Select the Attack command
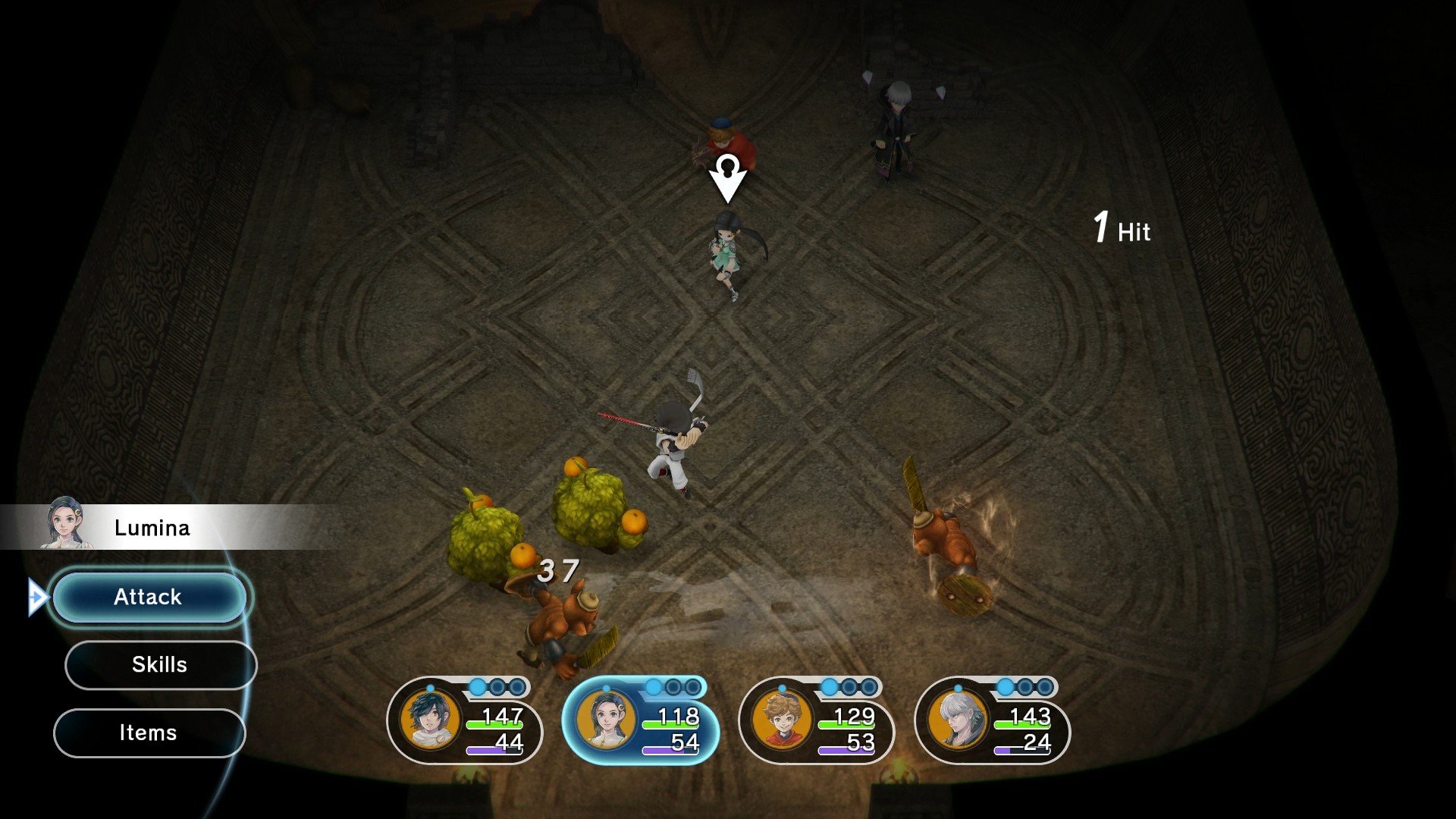Screen dimensions: 1456x819 tap(149, 597)
